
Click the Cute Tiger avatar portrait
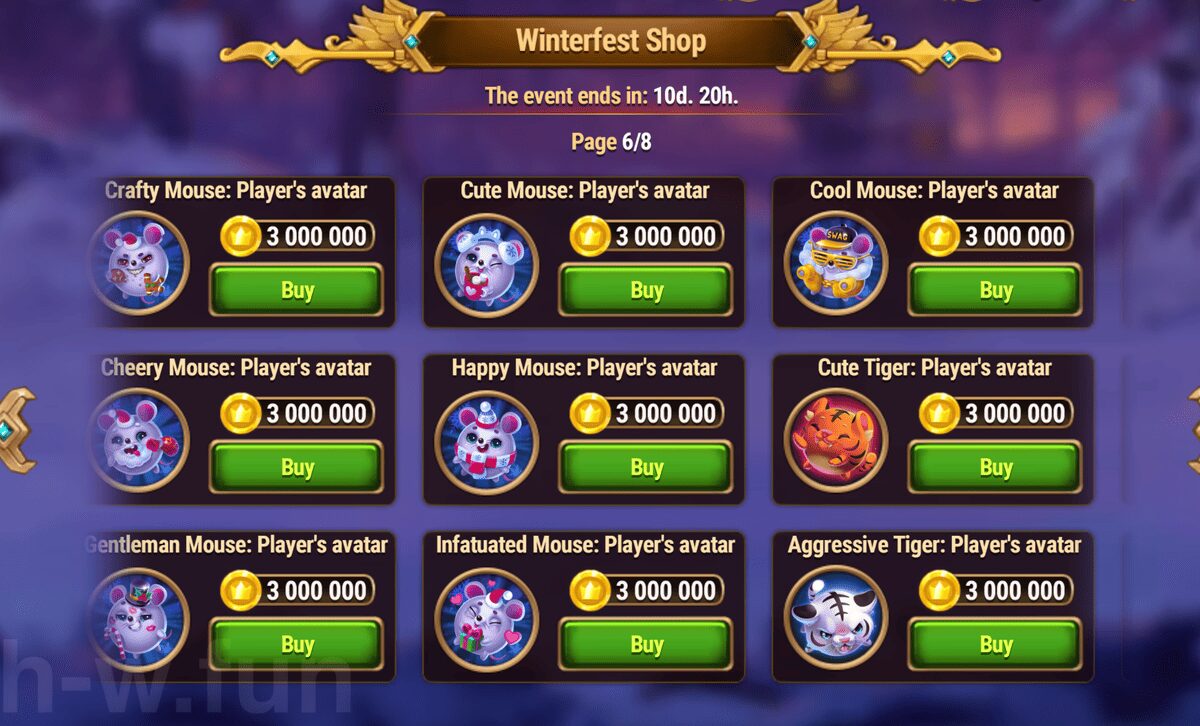point(835,441)
